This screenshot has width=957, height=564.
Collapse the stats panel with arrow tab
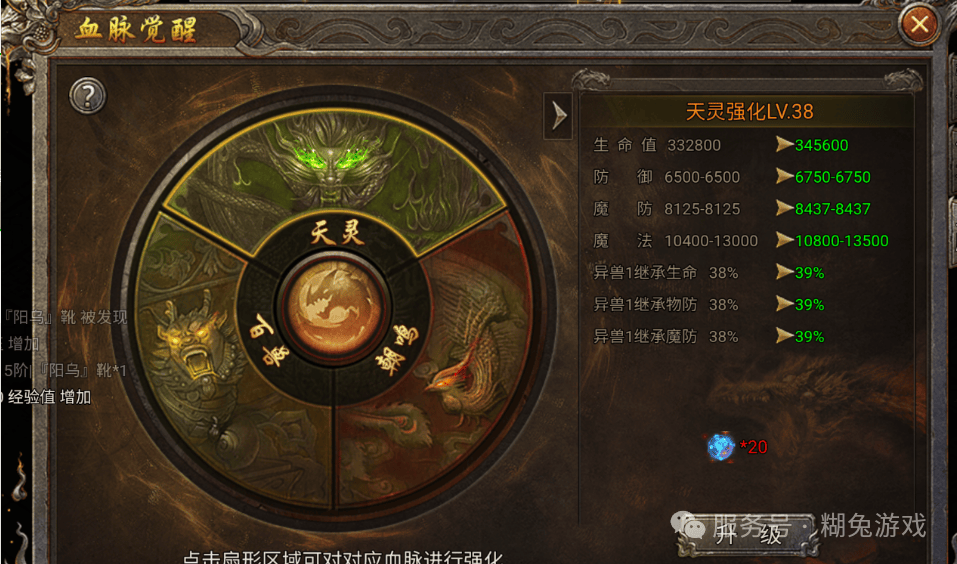point(558,116)
